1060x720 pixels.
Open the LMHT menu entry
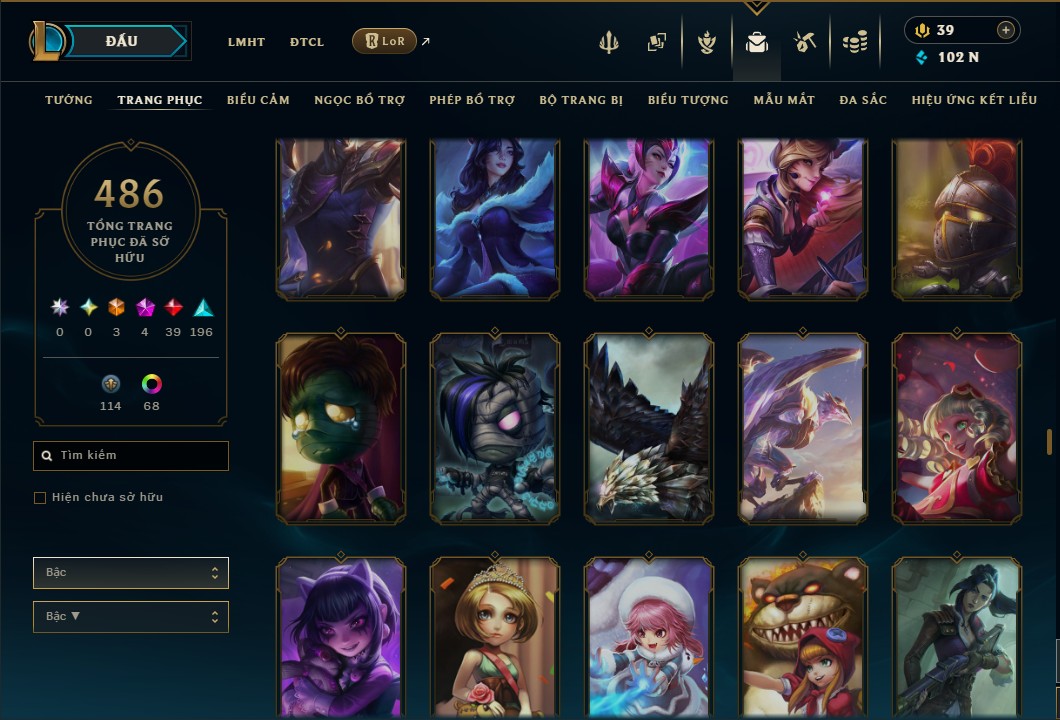(x=246, y=42)
